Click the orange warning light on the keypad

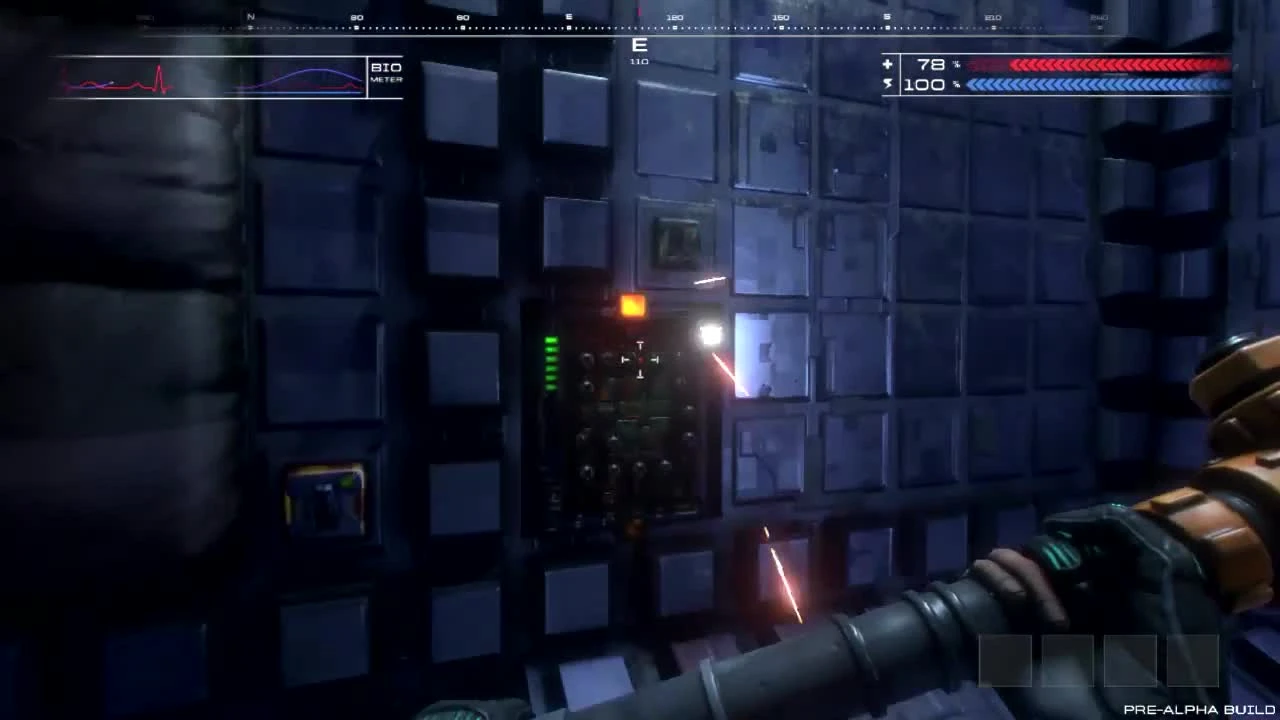pyautogui.click(x=632, y=307)
